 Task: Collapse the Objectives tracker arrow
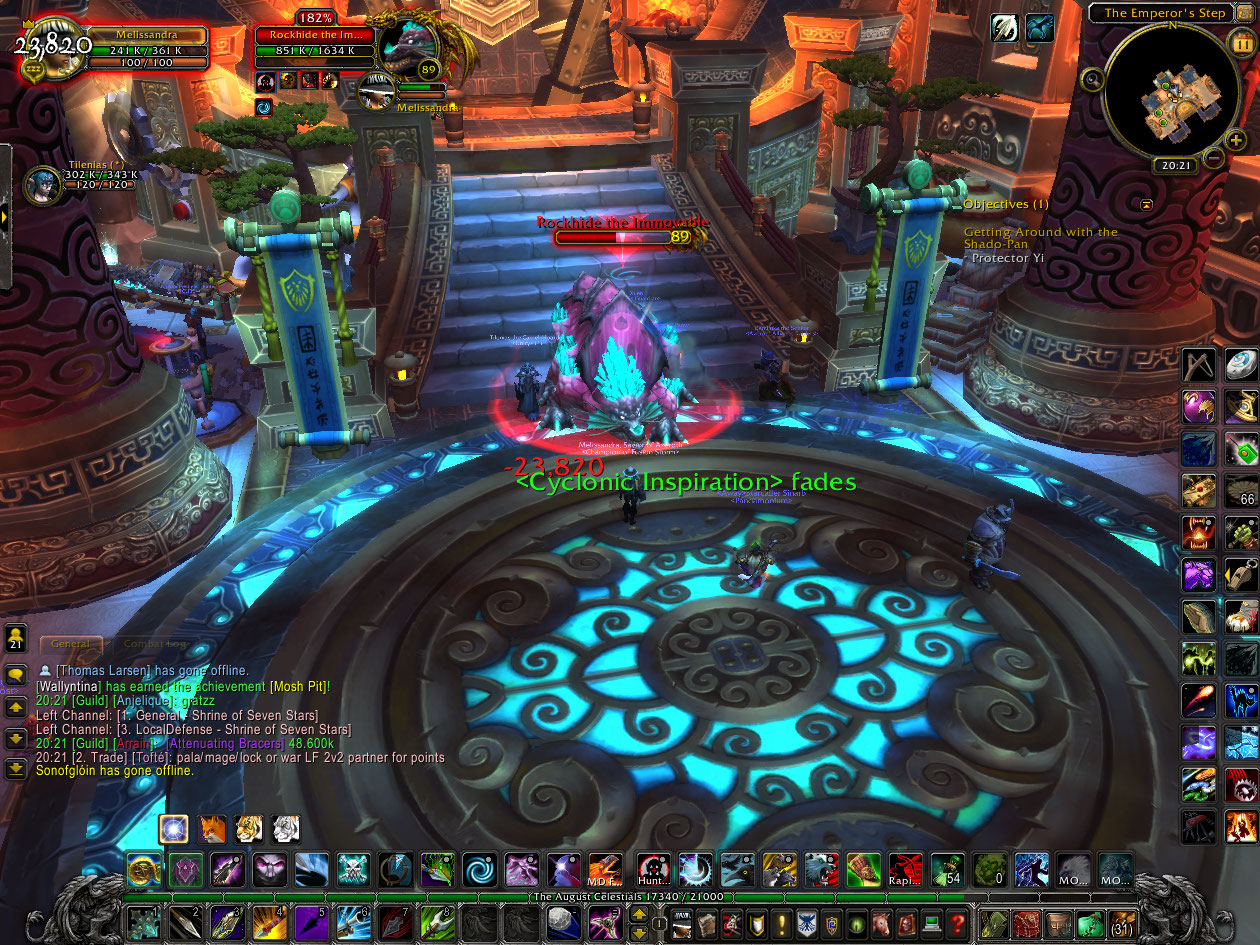(x=1146, y=204)
